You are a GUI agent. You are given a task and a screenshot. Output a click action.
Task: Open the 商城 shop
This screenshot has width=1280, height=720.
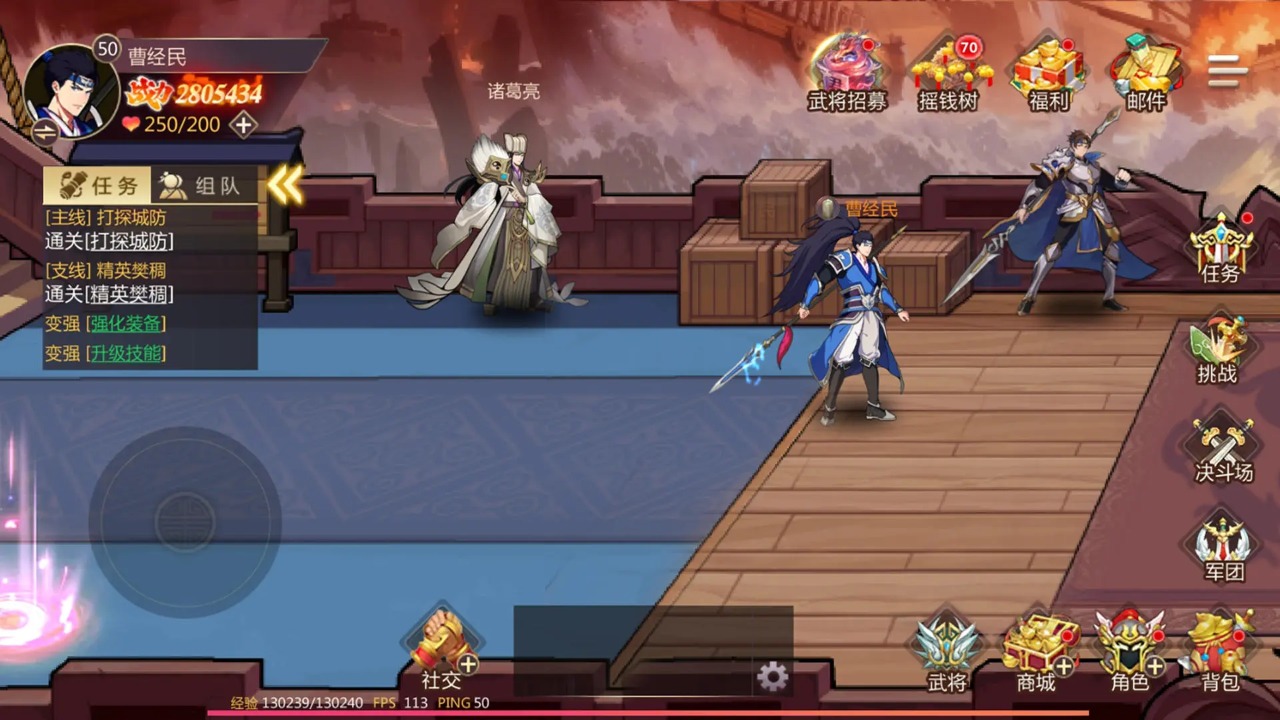point(1037,650)
